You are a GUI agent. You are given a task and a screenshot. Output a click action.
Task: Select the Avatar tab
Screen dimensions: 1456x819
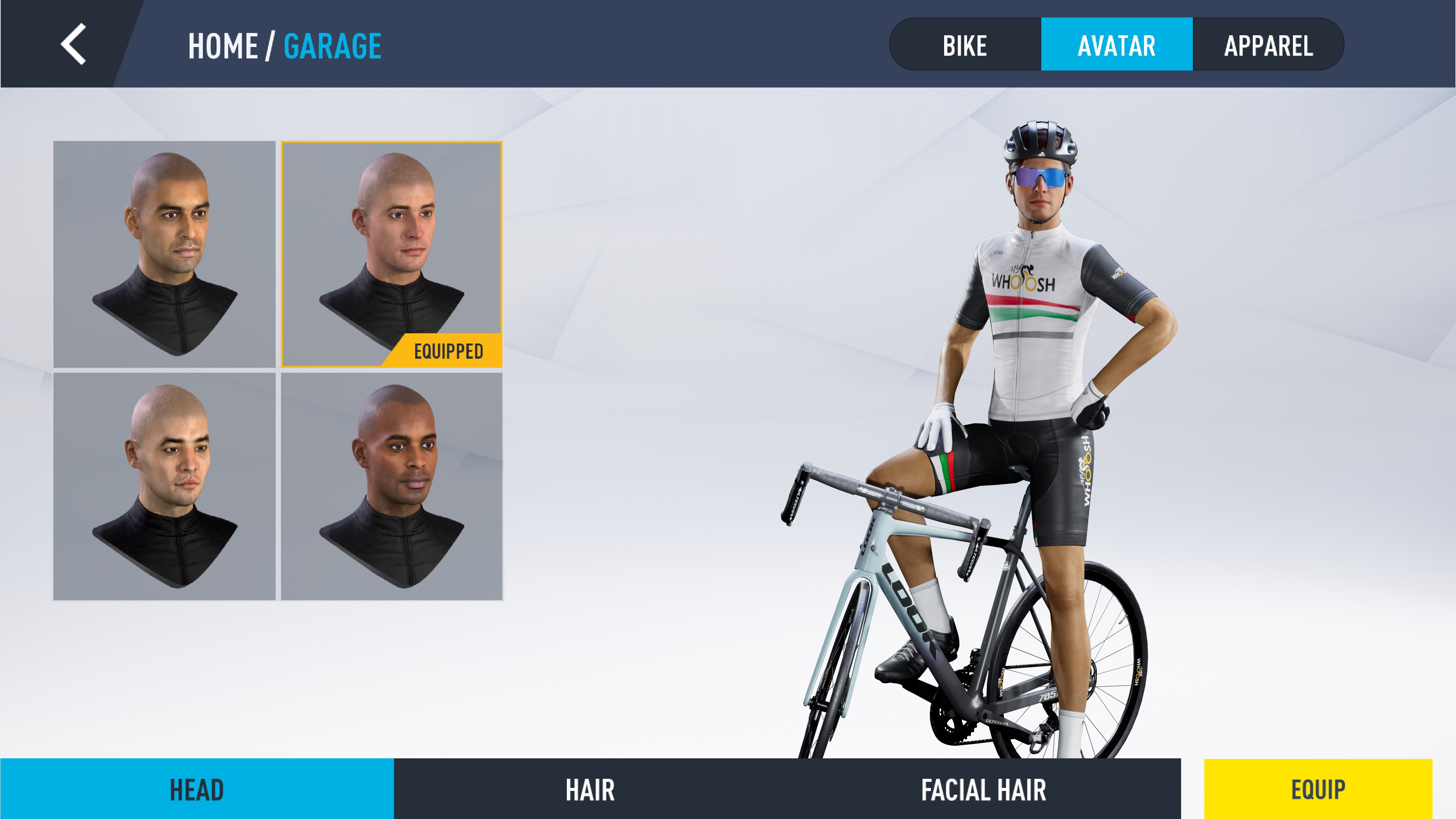coord(1116,45)
